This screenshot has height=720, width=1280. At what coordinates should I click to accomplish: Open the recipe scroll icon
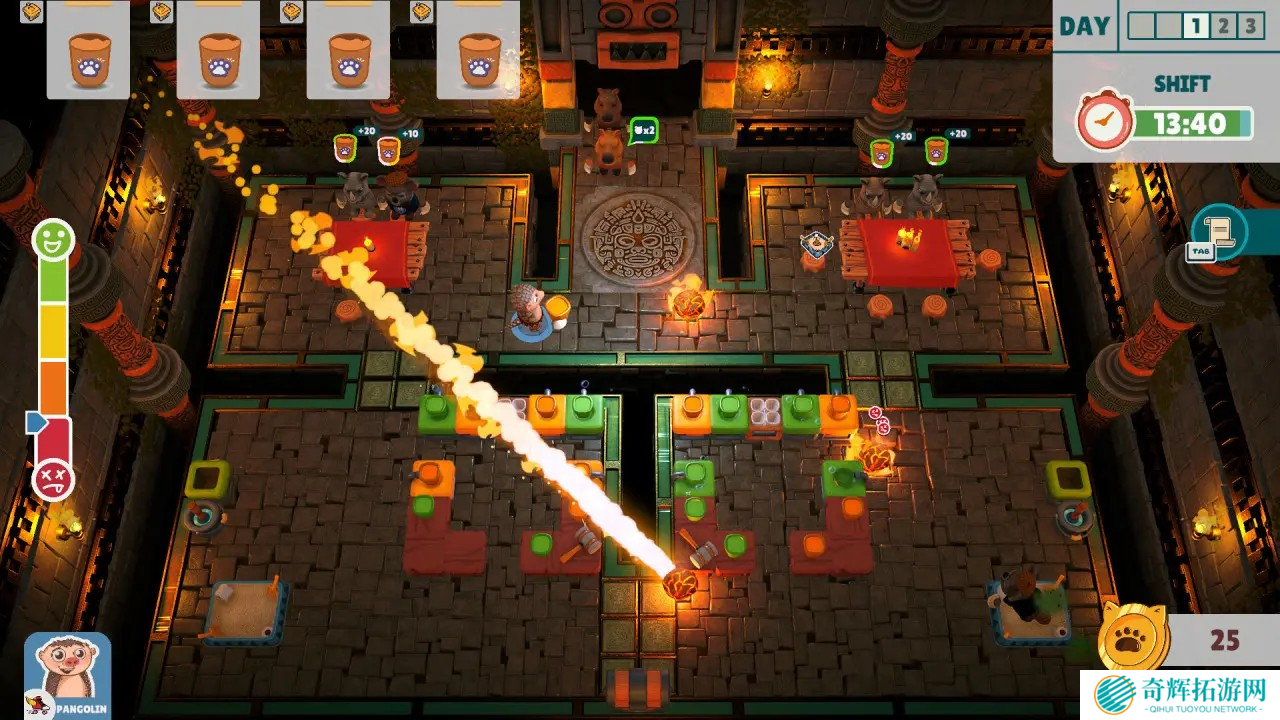click(1222, 231)
